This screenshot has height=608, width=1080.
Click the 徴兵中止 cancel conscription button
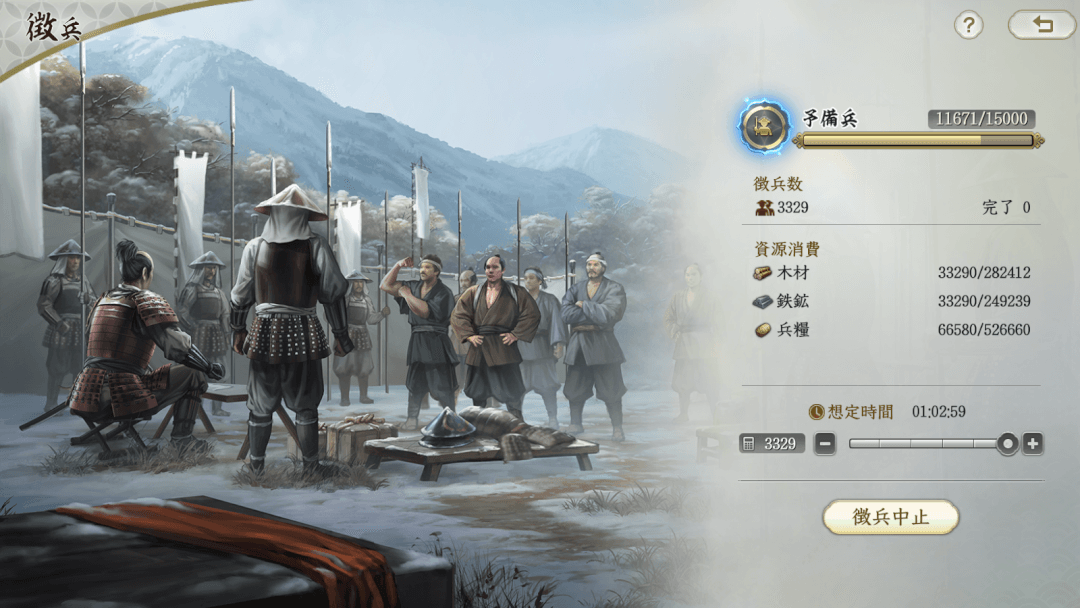click(x=890, y=517)
